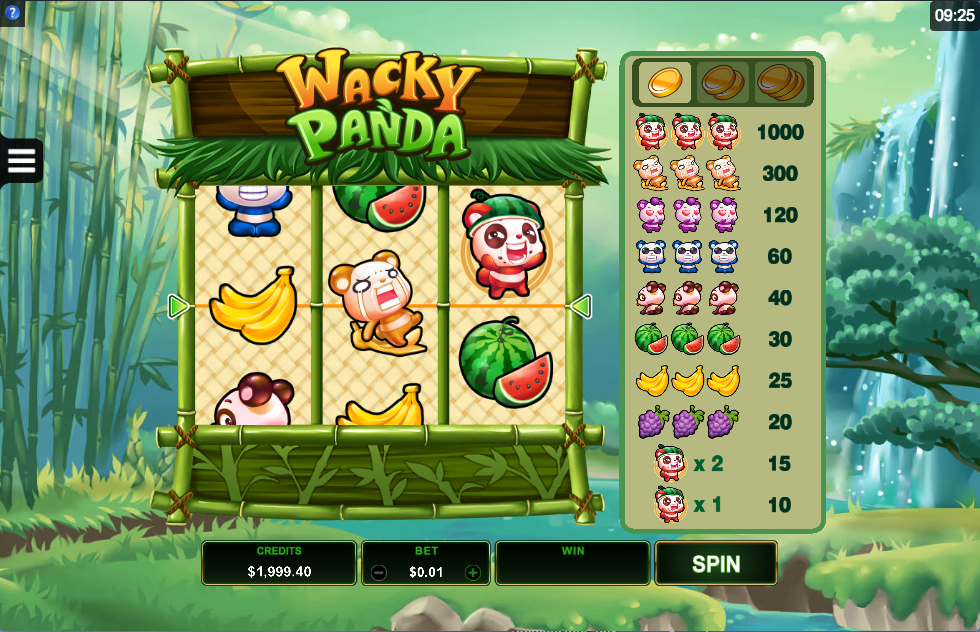Decrease the bet with the minus button
The image size is (980, 632).
[379, 573]
